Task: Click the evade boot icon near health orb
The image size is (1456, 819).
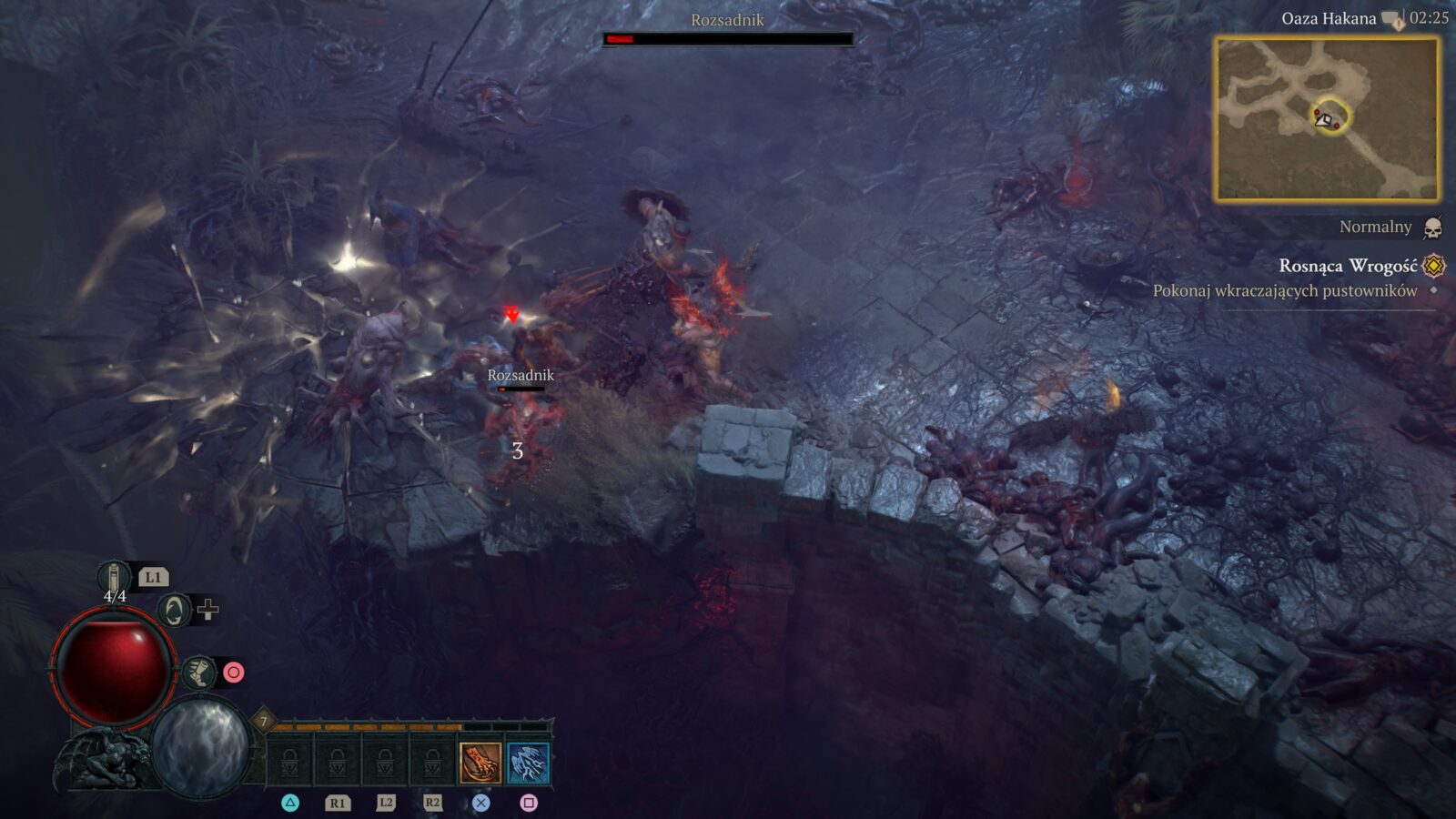Action: pos(198,672)
